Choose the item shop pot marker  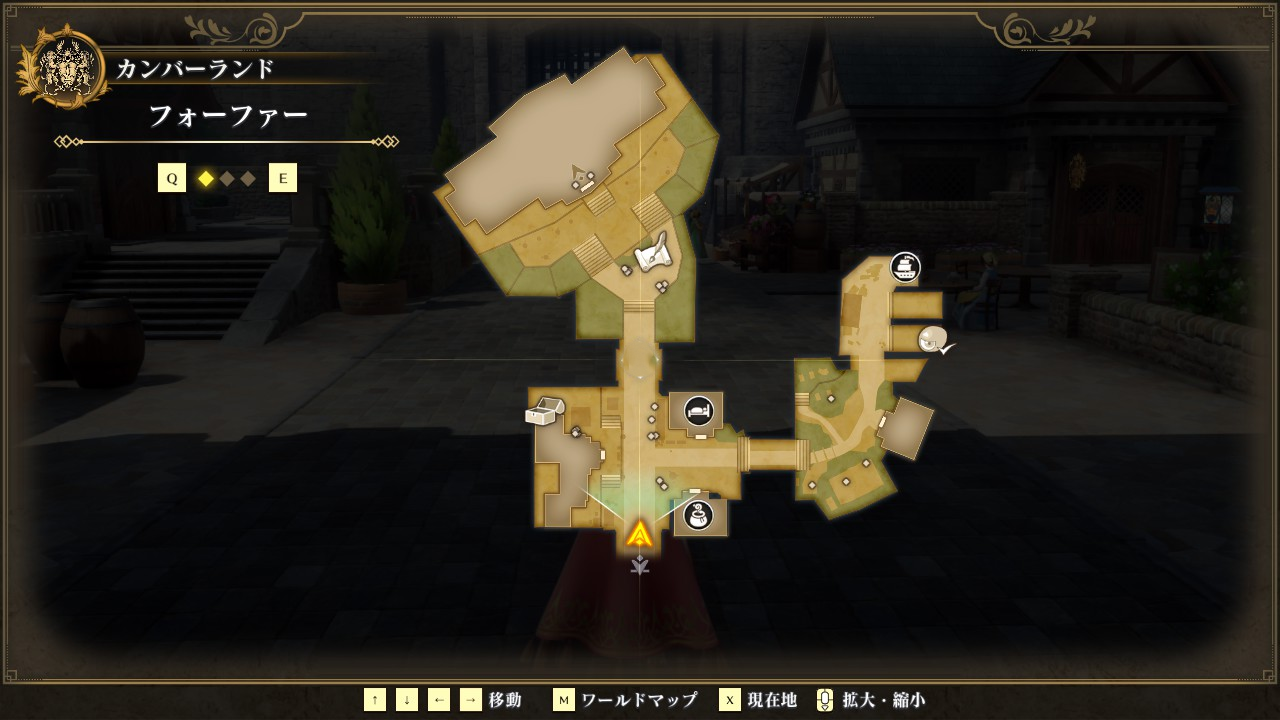click(x=698, y=516)
